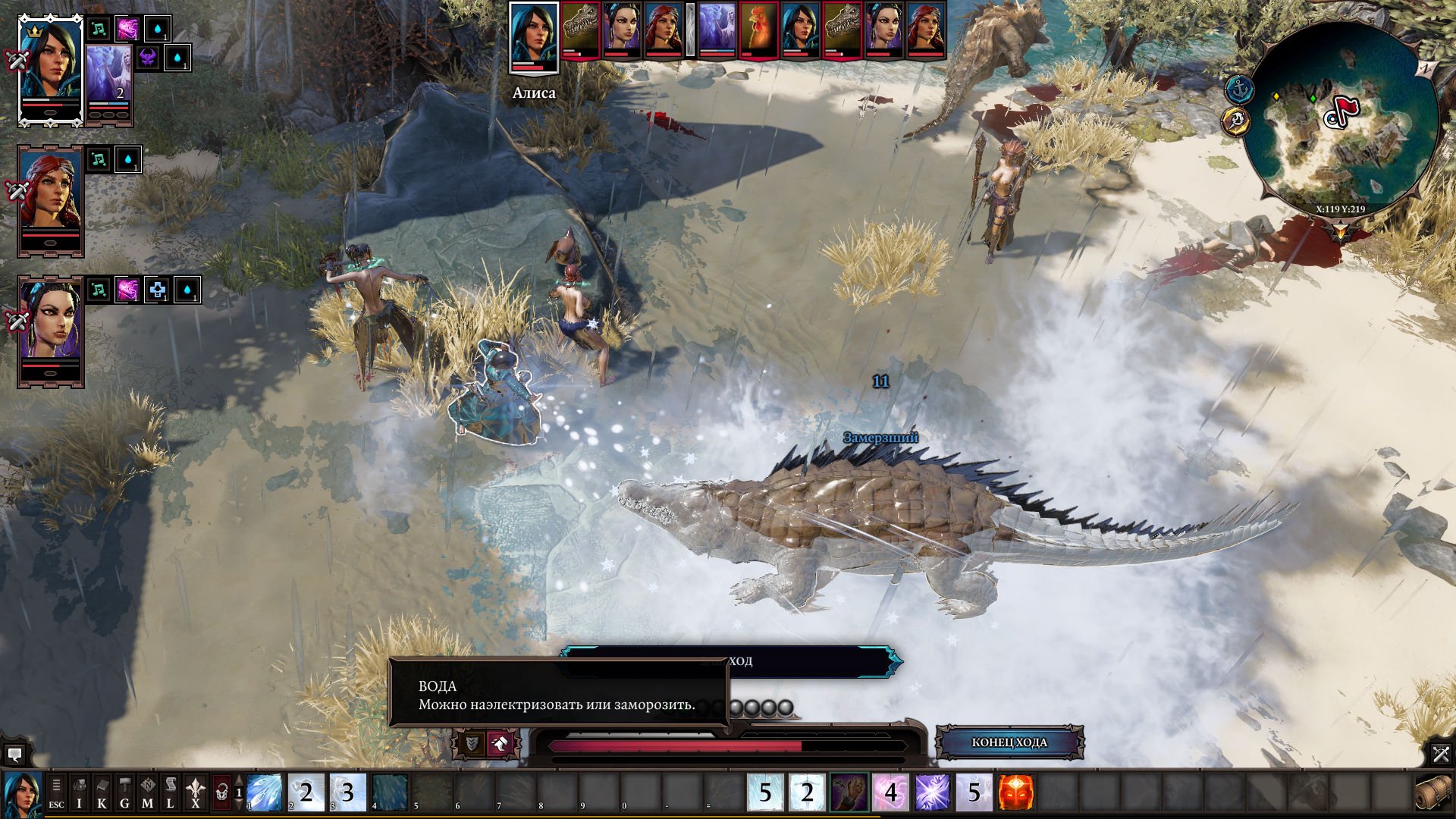End the turn with Конец хода button

(x=1009, y=742)
